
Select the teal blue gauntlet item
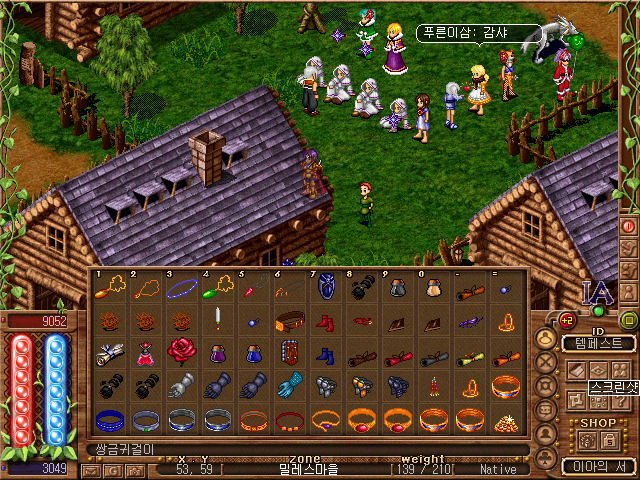coord(290,386)
